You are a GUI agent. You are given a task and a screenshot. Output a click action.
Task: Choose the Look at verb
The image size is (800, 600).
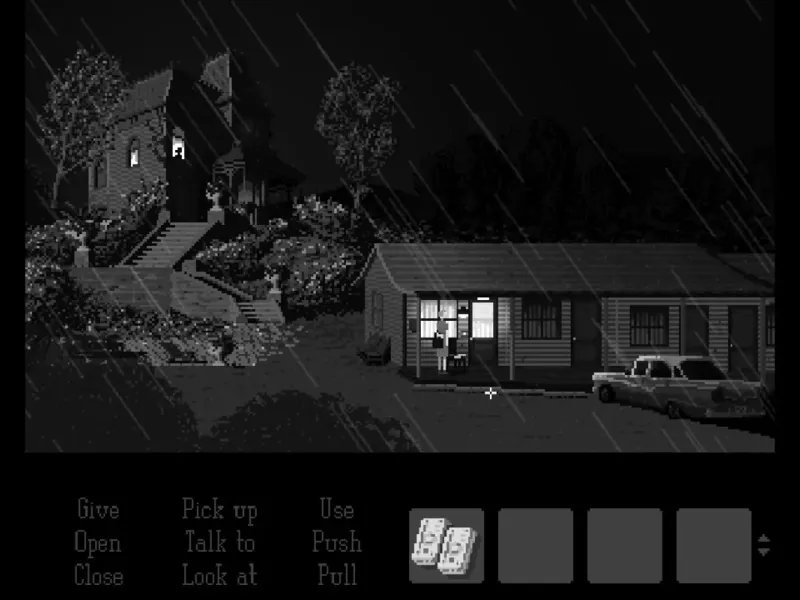219,576
